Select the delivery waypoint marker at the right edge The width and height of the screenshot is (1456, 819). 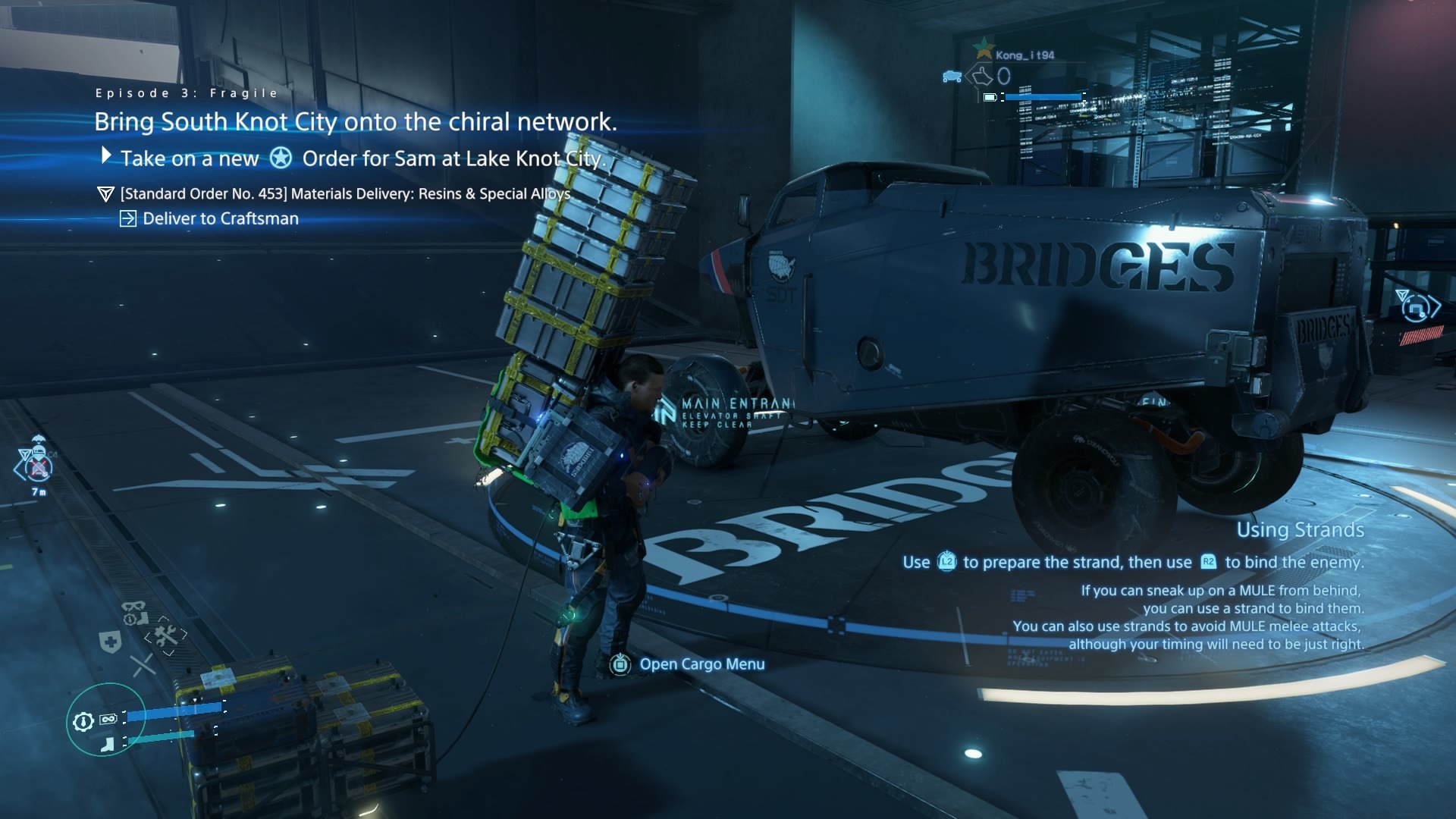click(1415, 306)
